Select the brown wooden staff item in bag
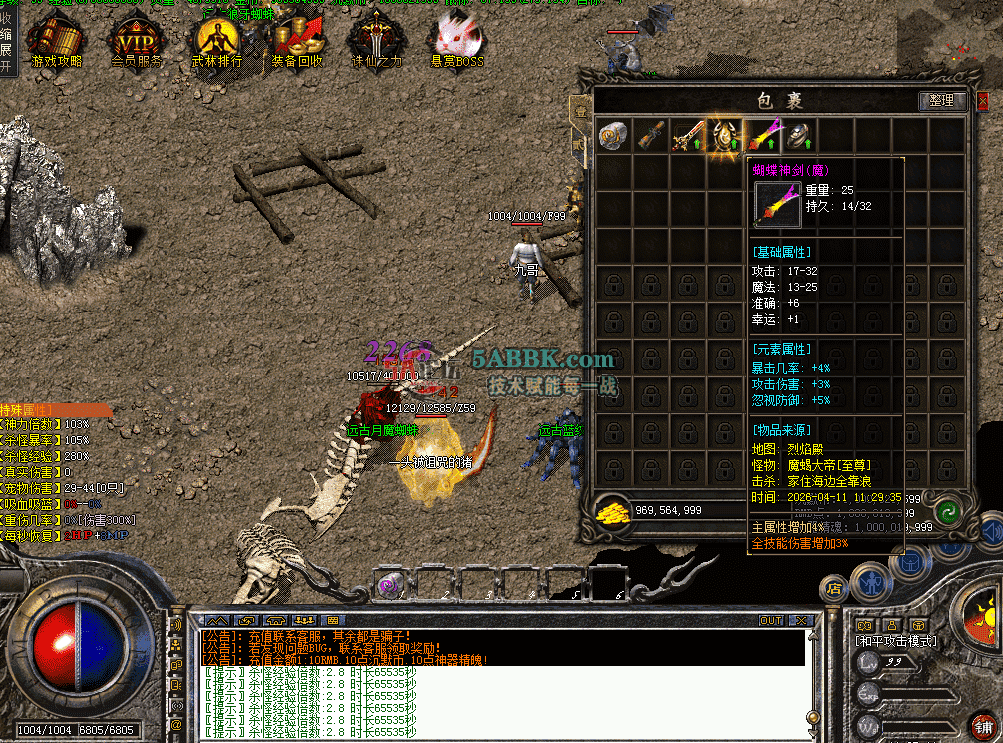 tap(651, 135)
